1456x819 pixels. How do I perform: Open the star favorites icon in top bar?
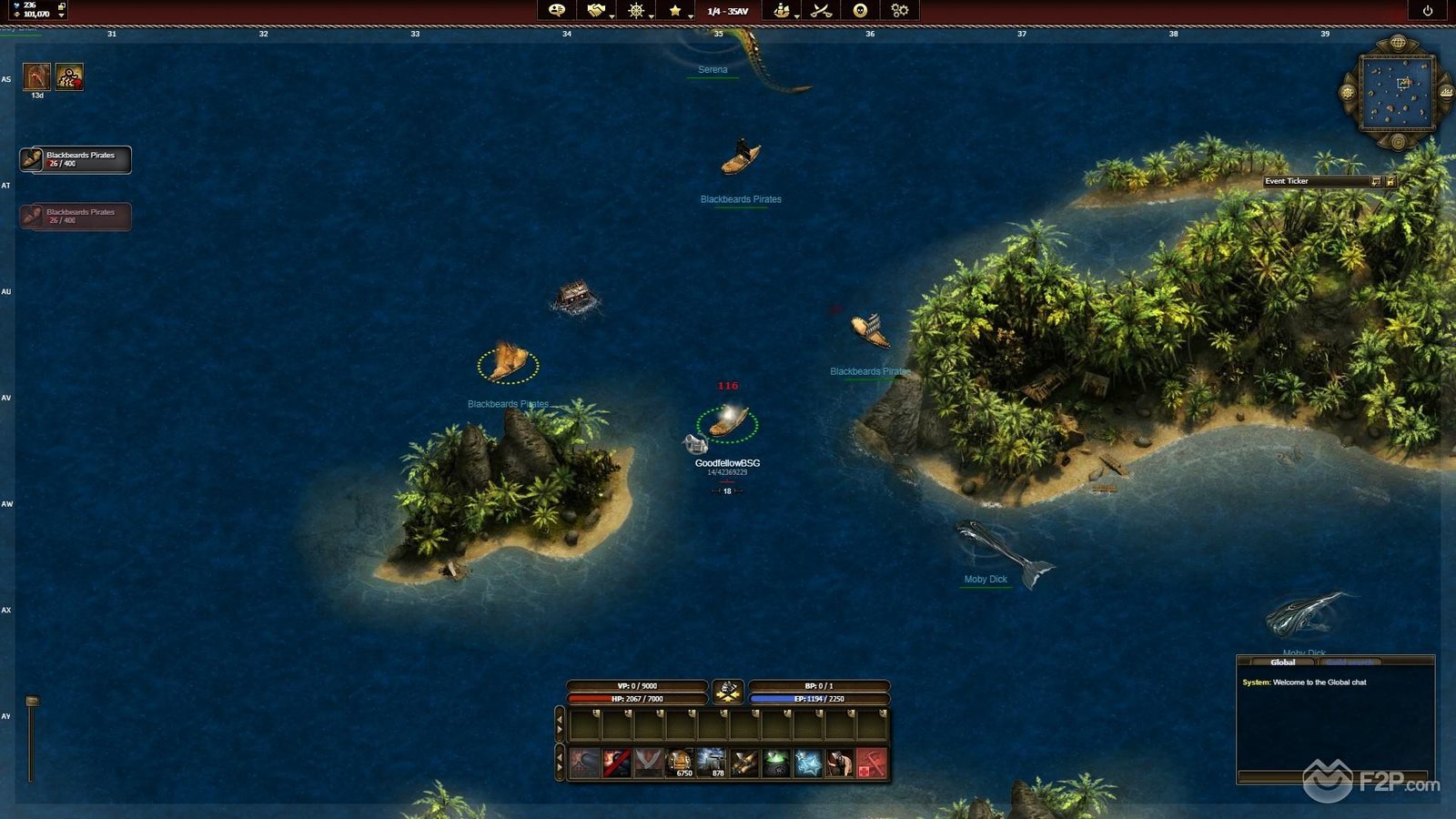(x=675, y=11)
